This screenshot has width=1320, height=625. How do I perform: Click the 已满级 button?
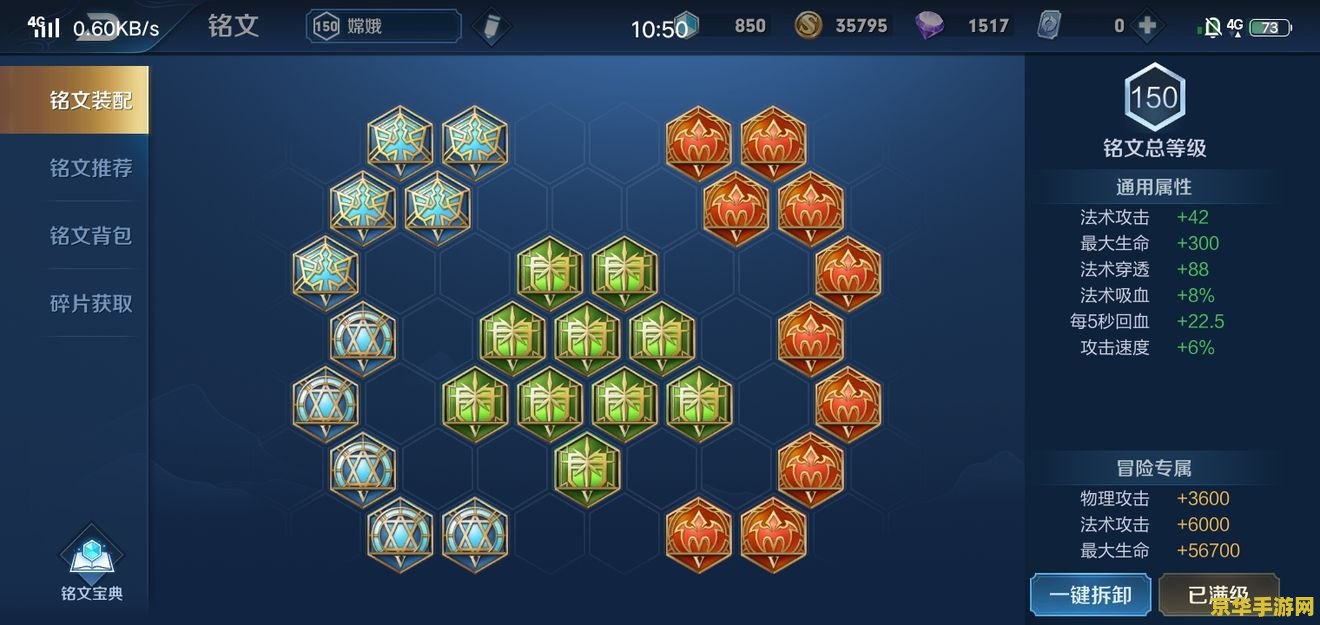[x=1218, y=595]
